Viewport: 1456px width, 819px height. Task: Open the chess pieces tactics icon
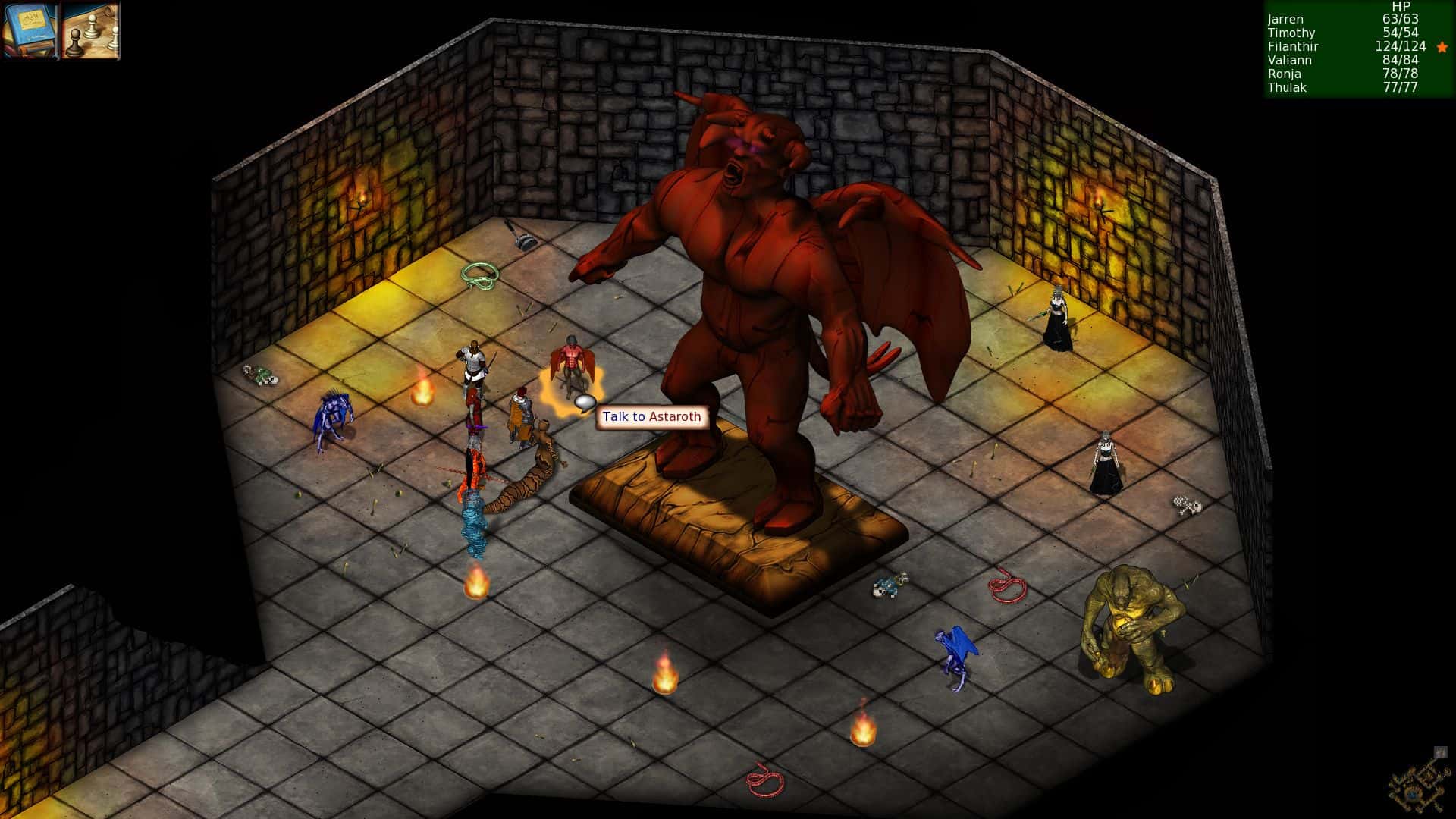[87, 31]
